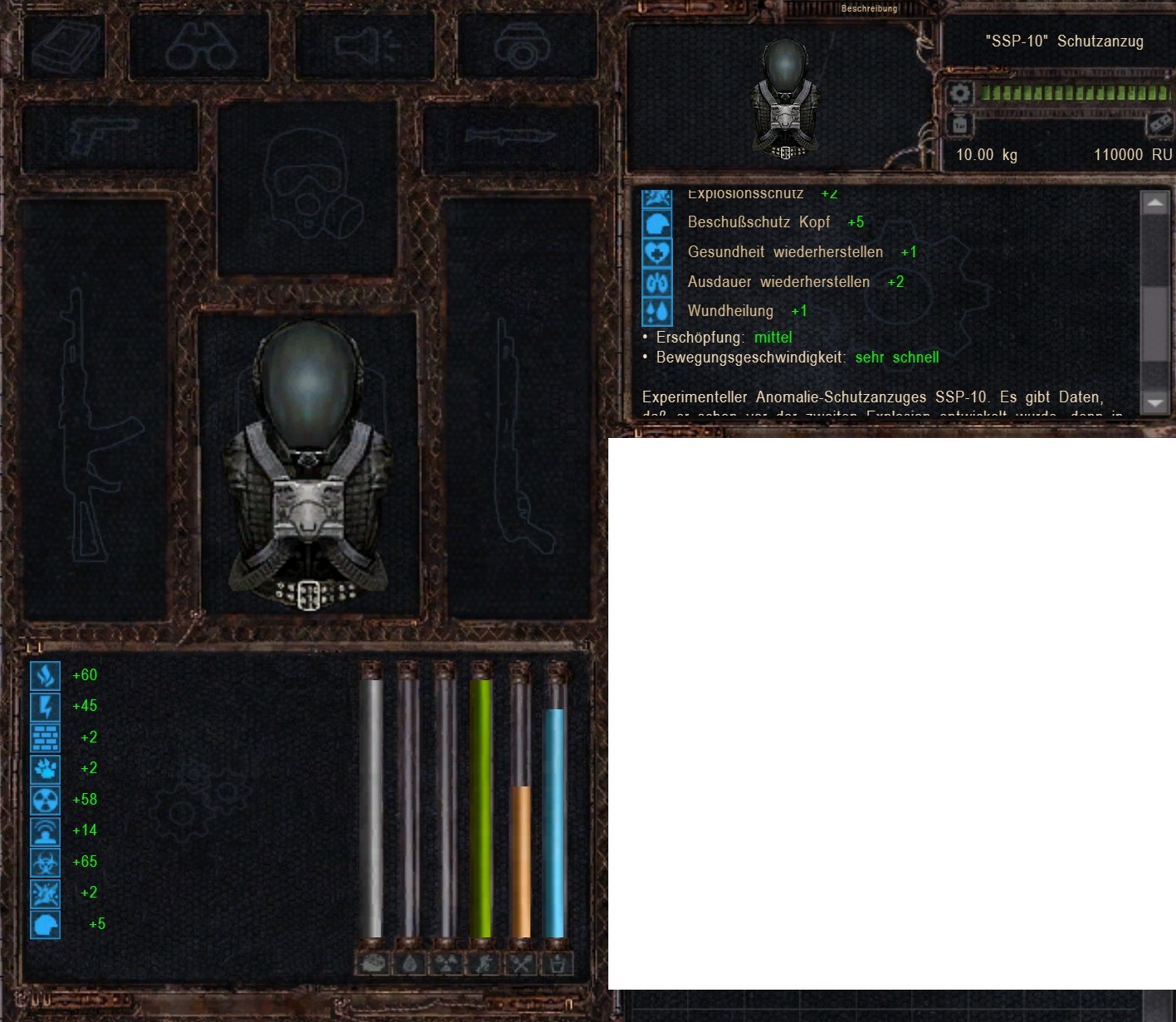Click the scrollbar up arrow in the description panel

(1154, 202)
